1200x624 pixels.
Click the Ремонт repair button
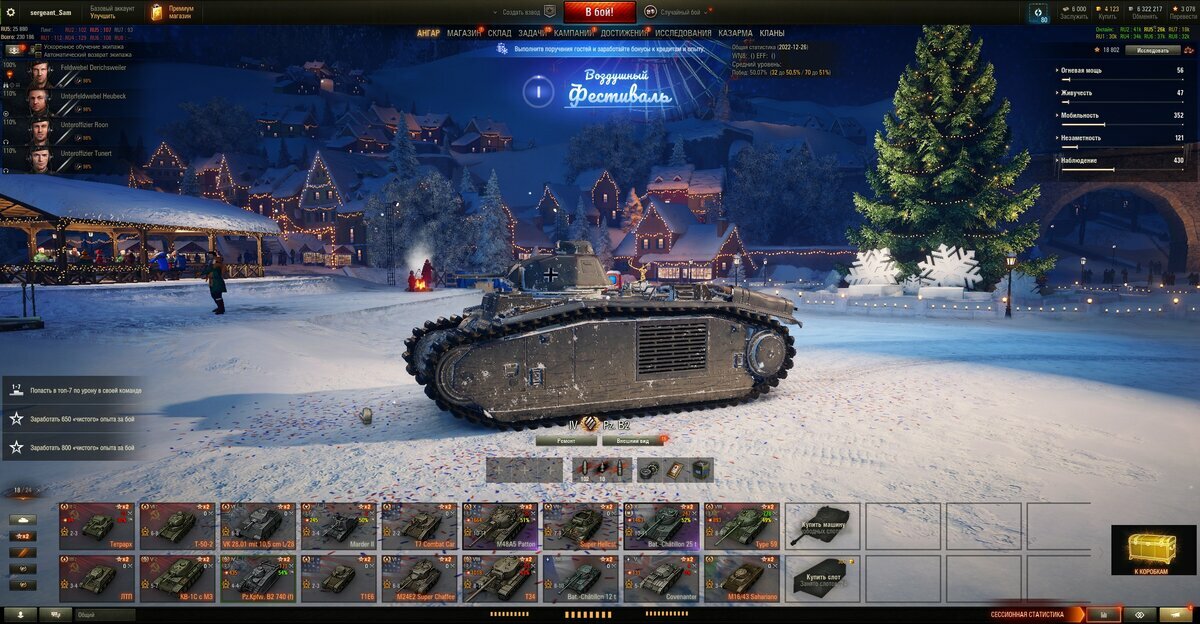point(566,440)
